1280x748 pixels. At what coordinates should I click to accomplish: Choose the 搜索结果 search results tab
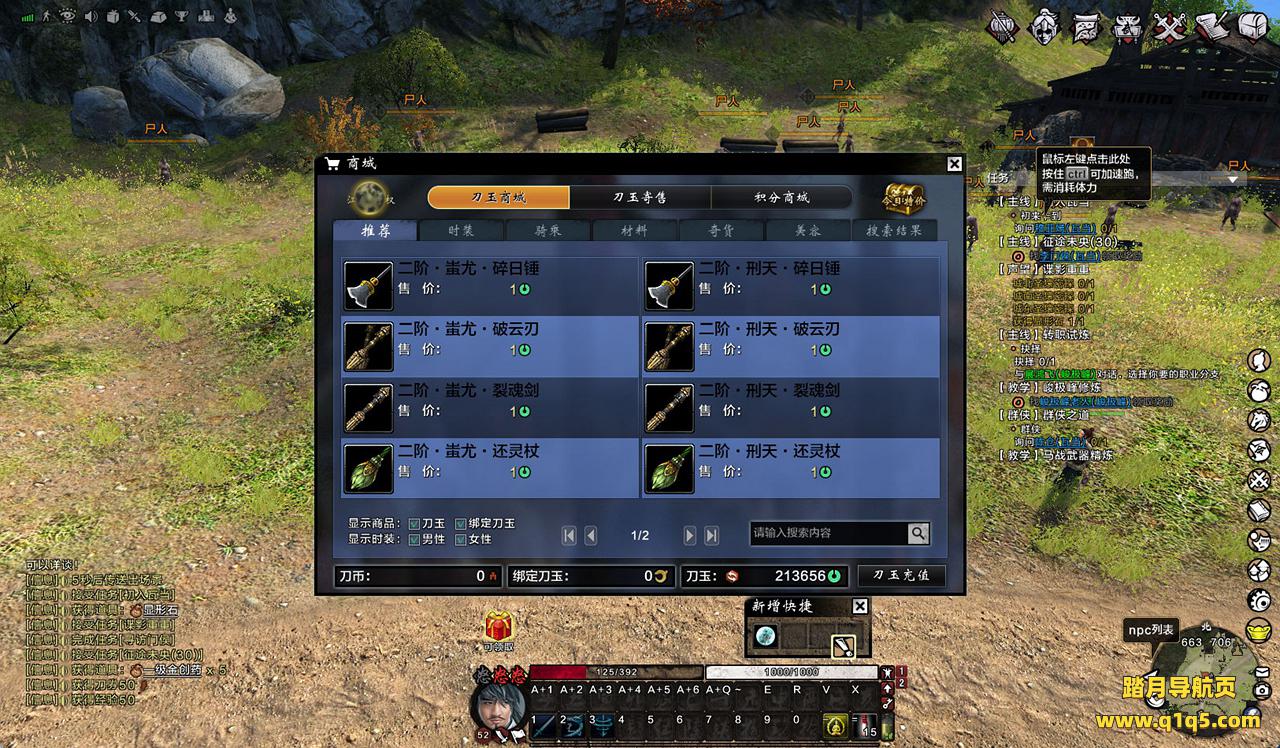[894, 230]
